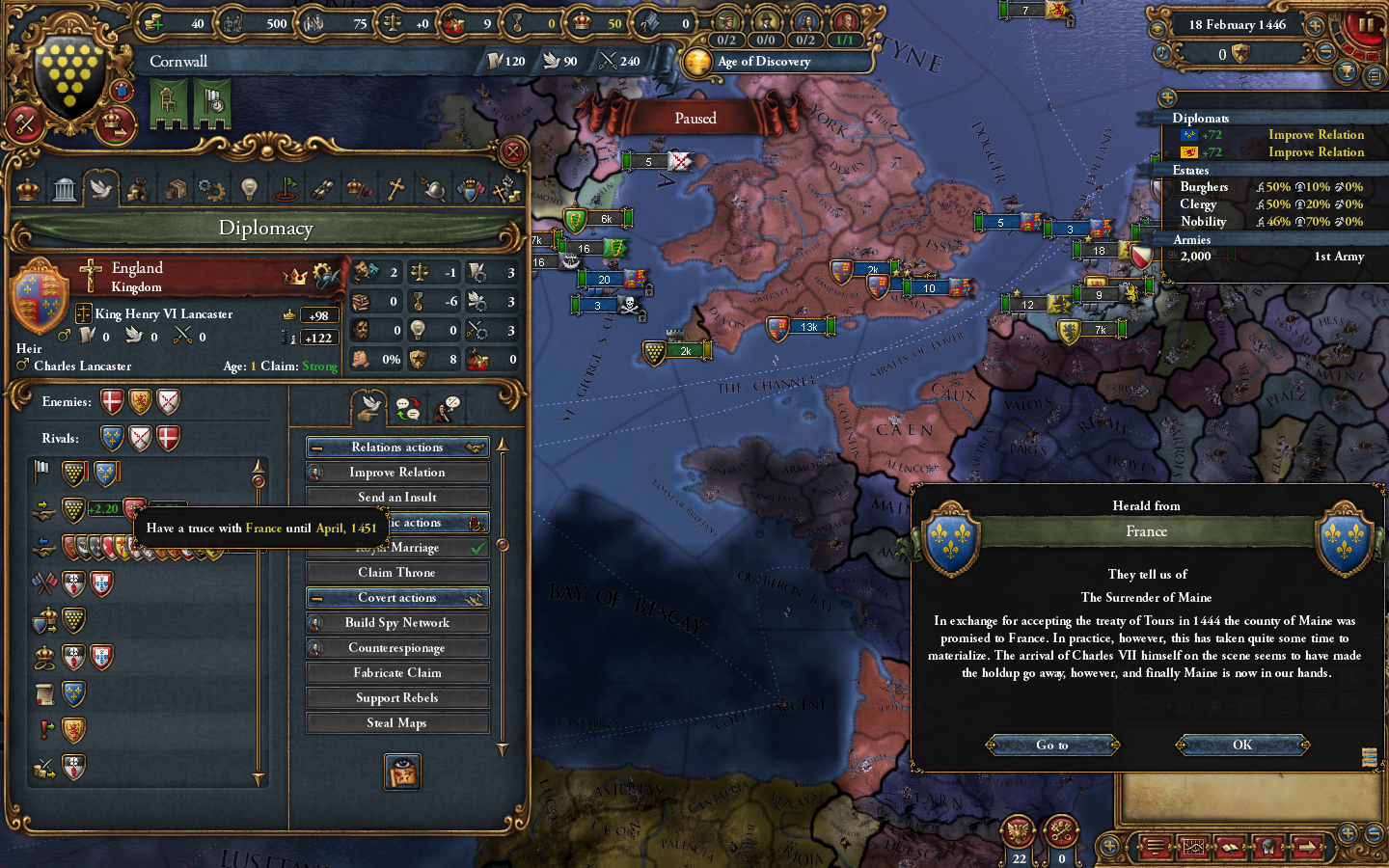
Task: Switch to the Military helmet tab
Action: pos(433,188)
